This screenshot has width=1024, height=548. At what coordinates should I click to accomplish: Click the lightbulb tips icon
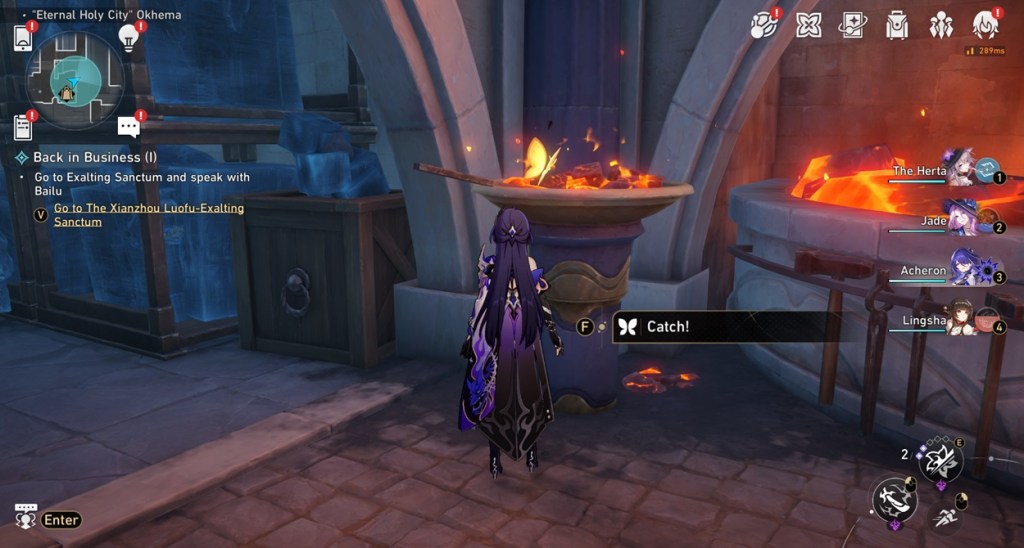pos(128,37)
